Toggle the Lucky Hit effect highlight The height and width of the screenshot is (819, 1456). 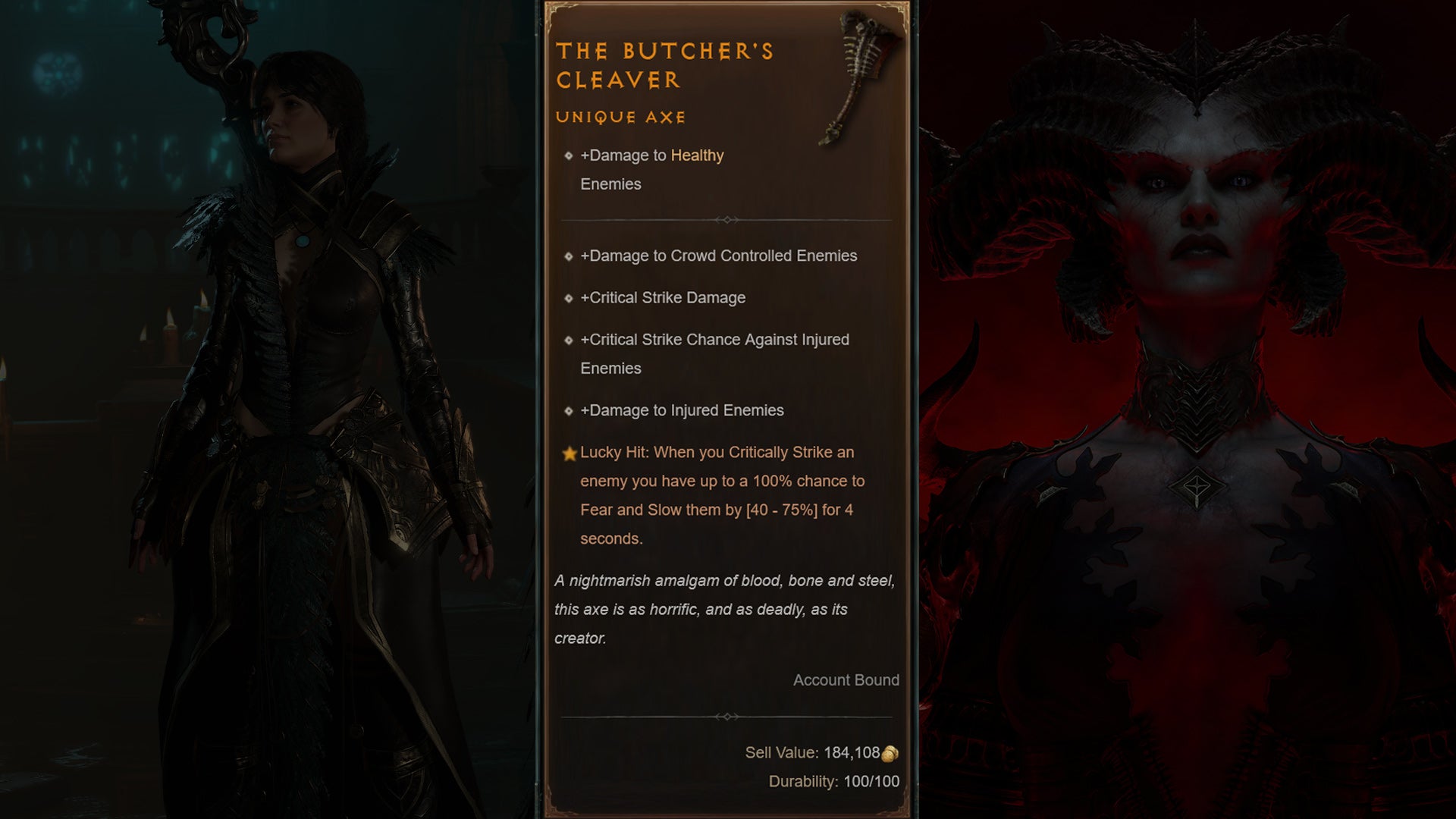tap(717, 496)
